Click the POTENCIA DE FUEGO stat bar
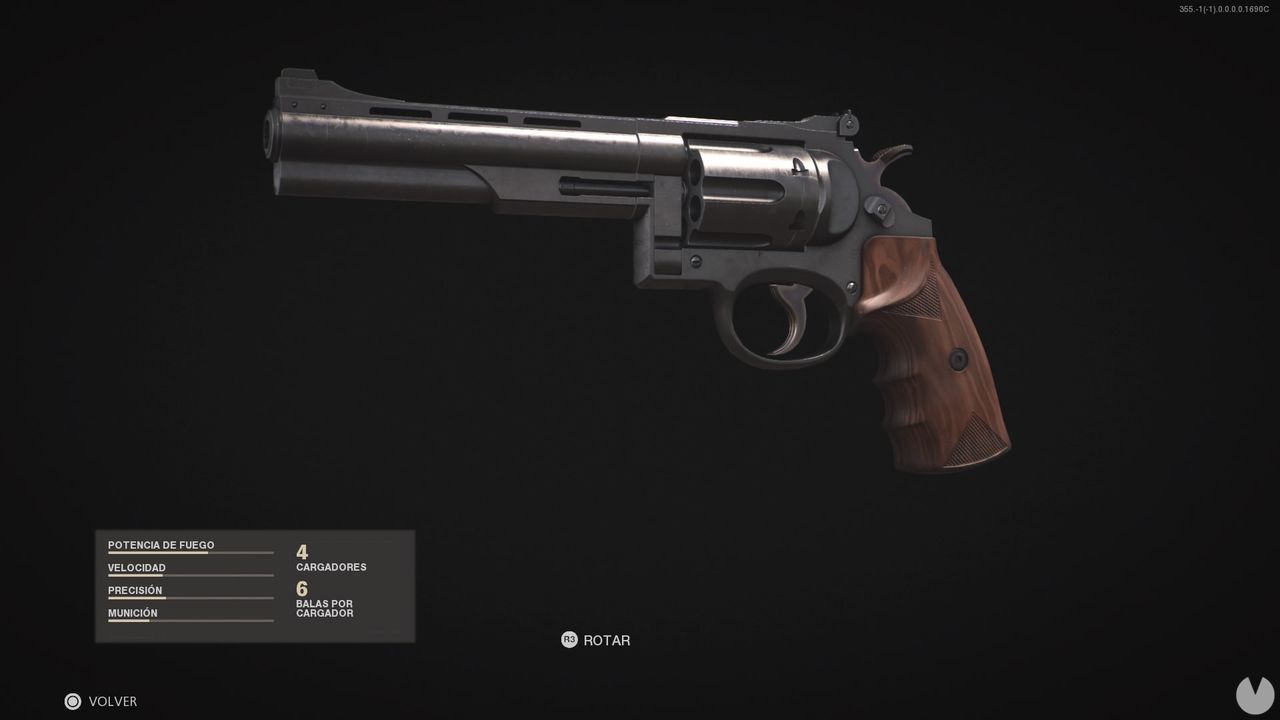 tap(190, 552)
